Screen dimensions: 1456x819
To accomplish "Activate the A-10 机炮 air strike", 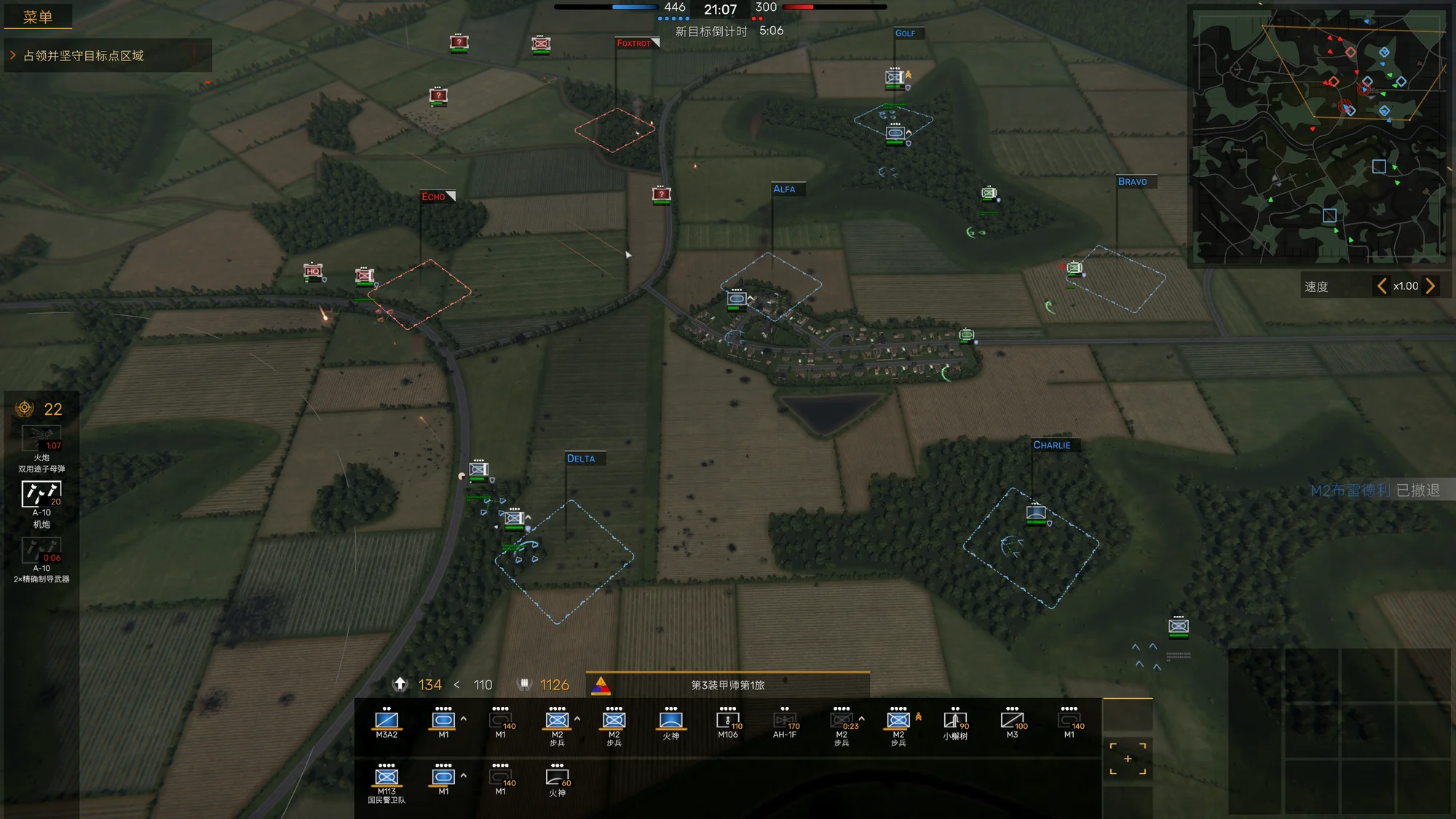I will (x=41, y=494).
